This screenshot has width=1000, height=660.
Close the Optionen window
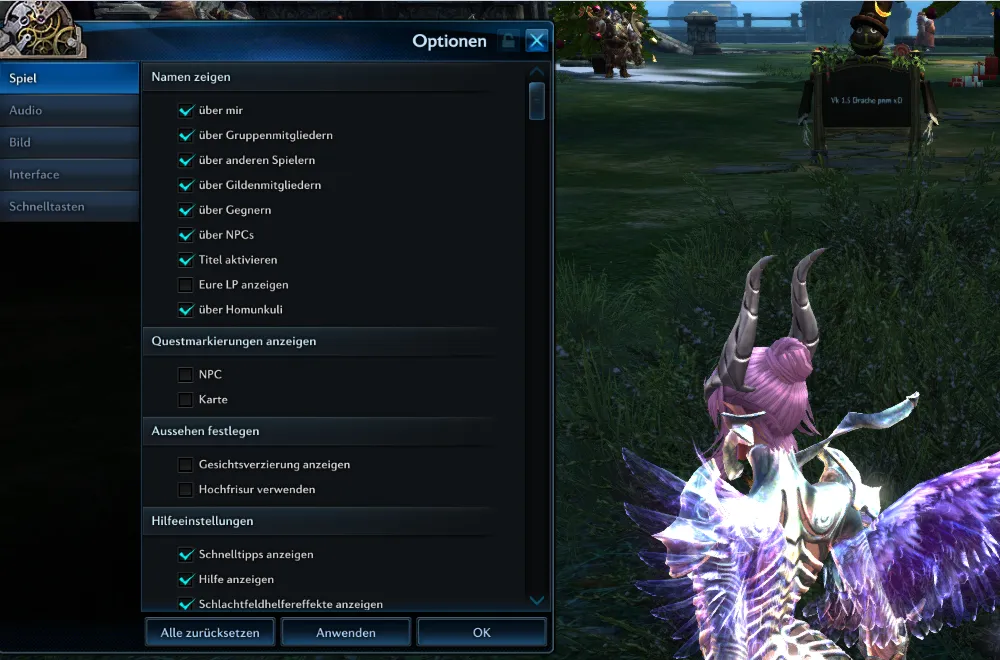(537, 41)
